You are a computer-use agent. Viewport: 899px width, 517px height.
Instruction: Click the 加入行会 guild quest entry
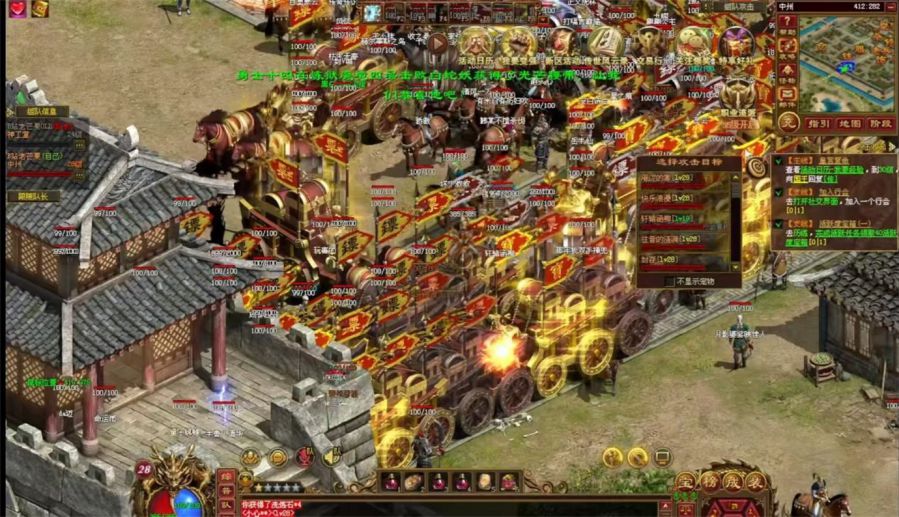tap(833, 191)
